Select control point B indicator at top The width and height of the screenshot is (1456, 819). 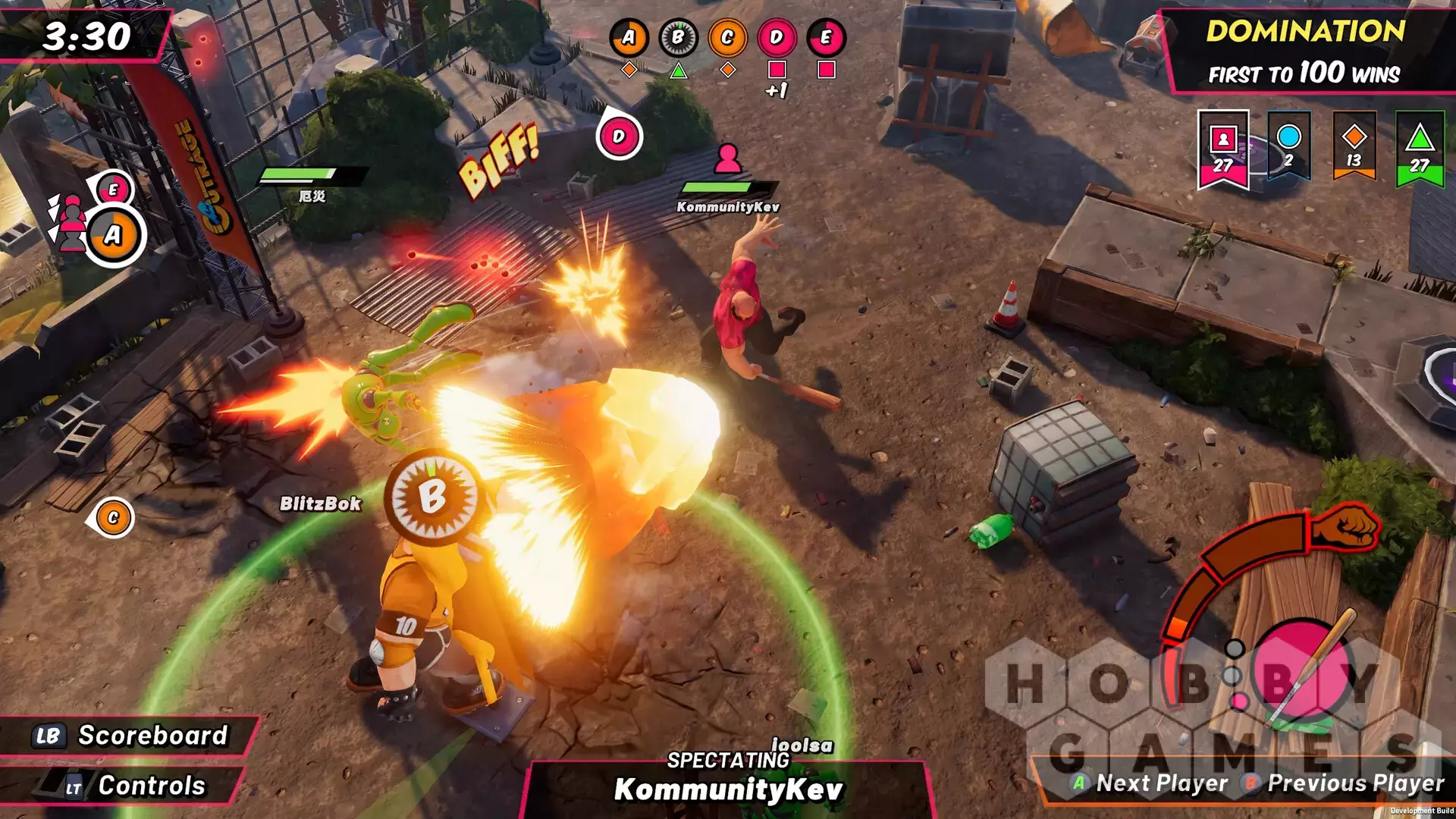point(678,38)
